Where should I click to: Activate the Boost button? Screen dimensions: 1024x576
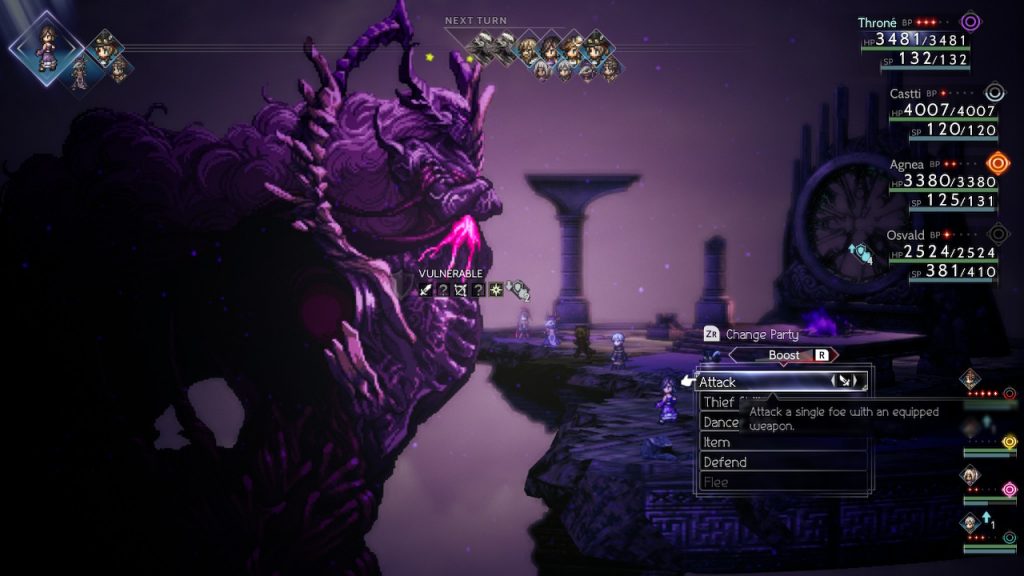click(784, 355)
